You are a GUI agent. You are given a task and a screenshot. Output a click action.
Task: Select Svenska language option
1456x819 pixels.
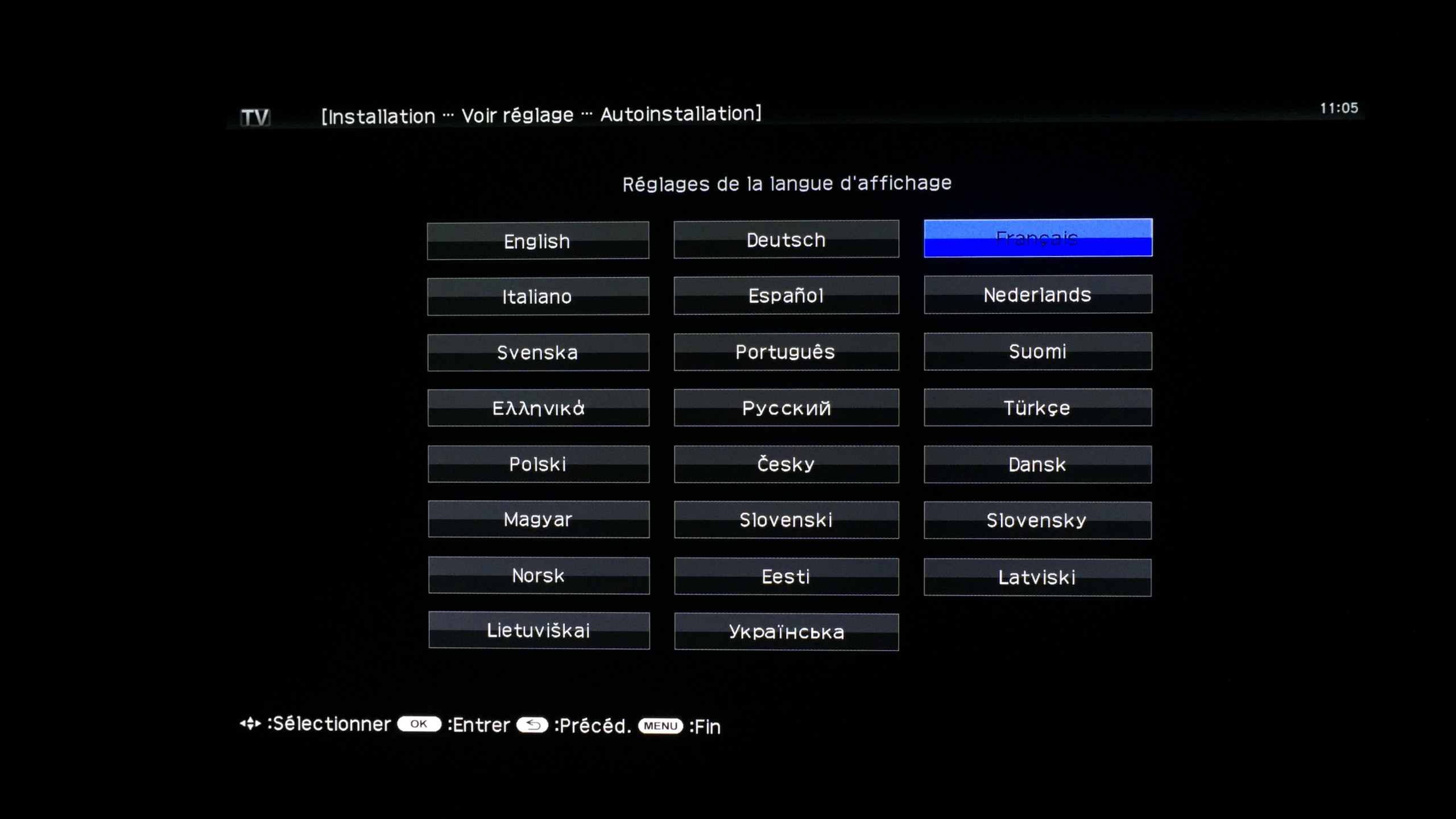[x=537, y=352]
